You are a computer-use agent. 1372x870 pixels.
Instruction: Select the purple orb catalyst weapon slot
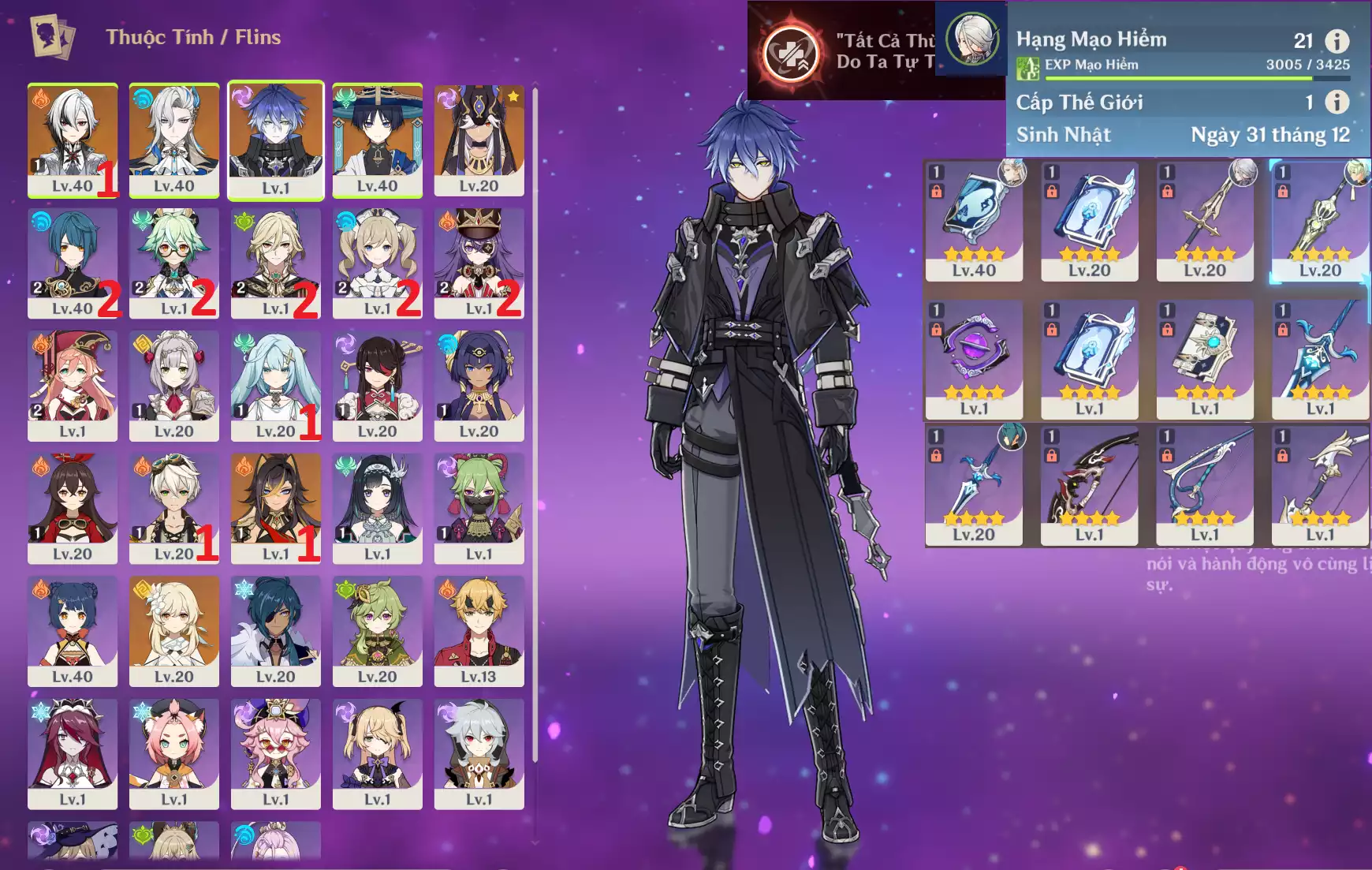pyautogui.click(x=974, y=359)
